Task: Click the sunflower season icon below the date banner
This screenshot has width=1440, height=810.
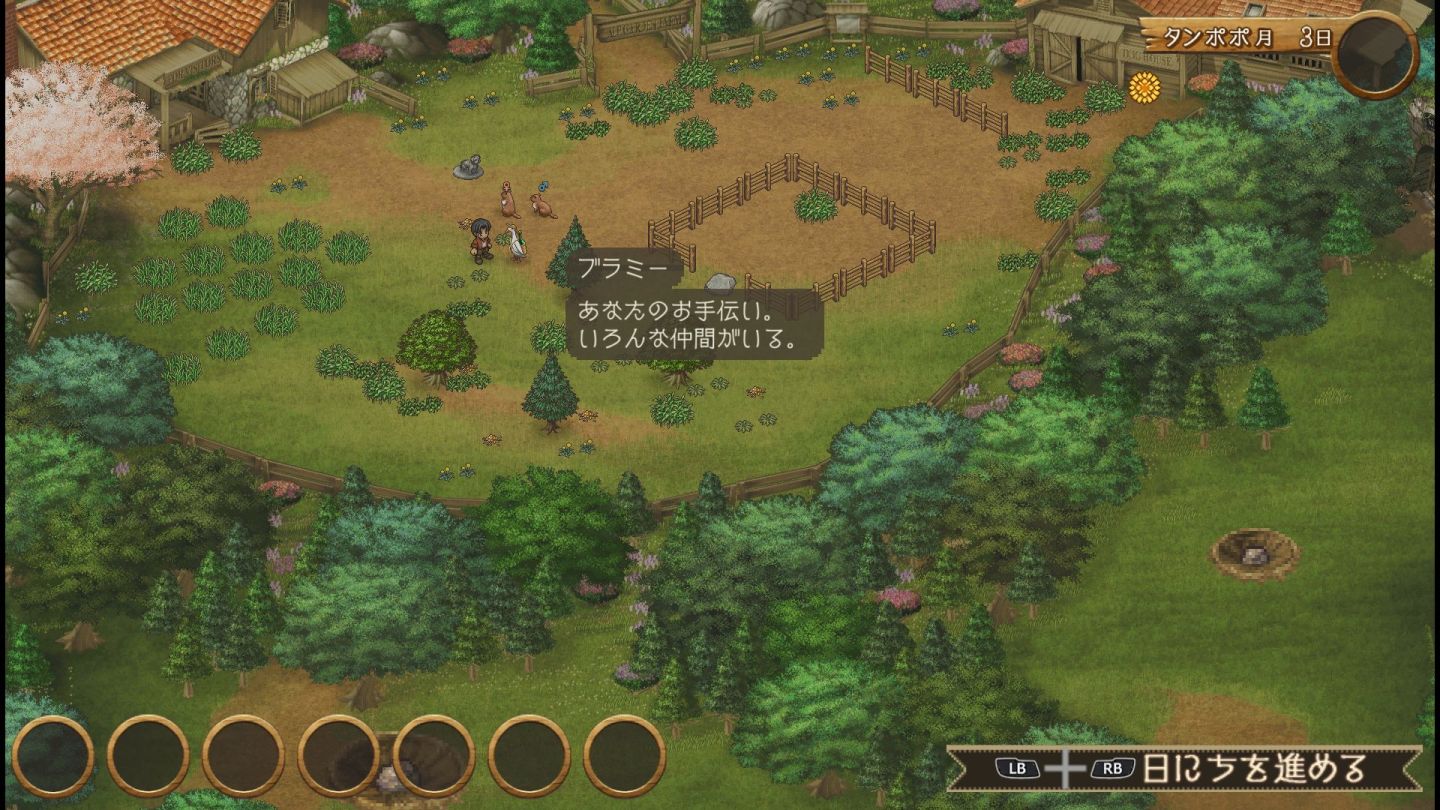Action: point(1144,88)
